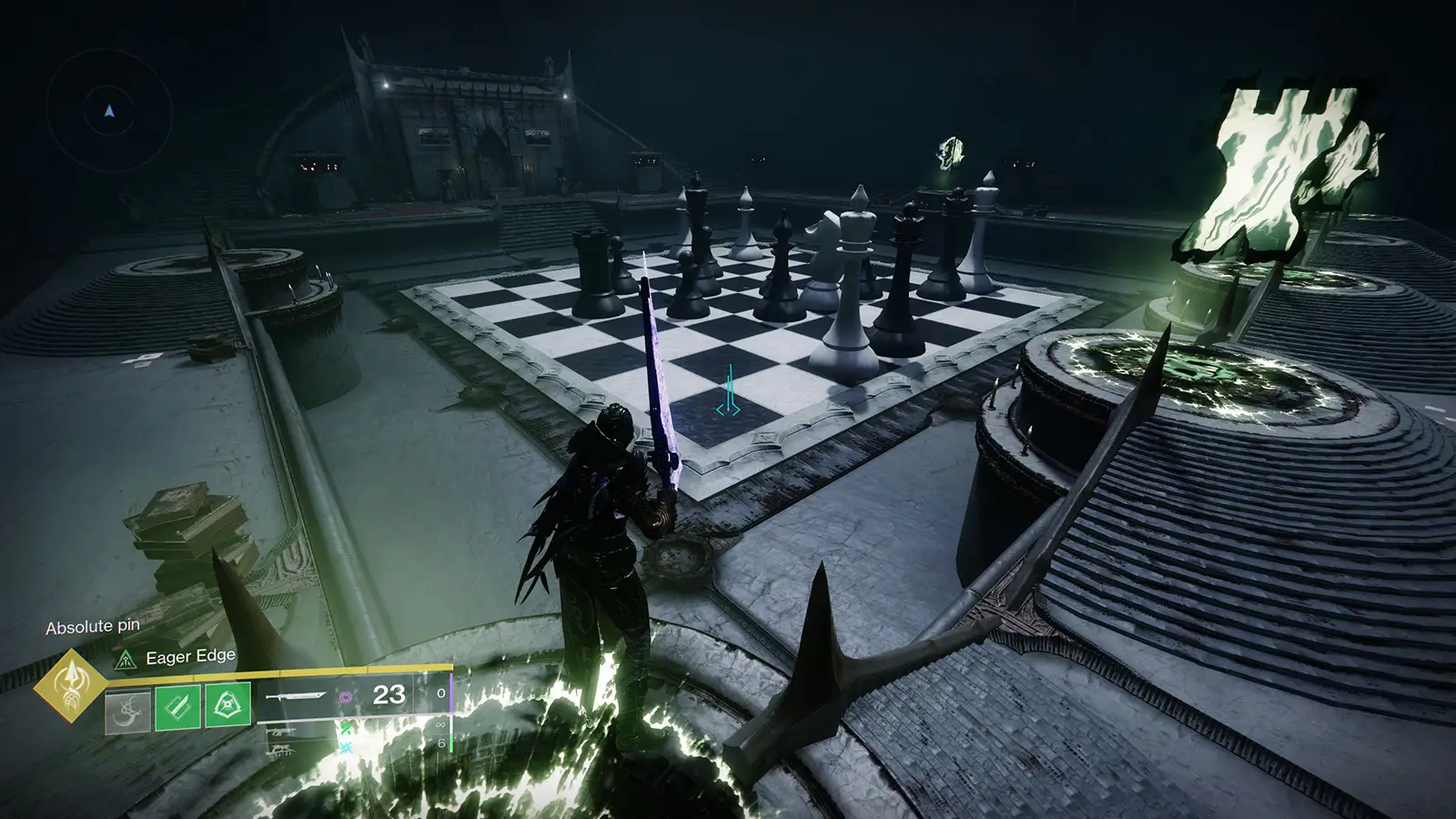Click the purple heavy ammo indicator icon

(x=346, y=698)
